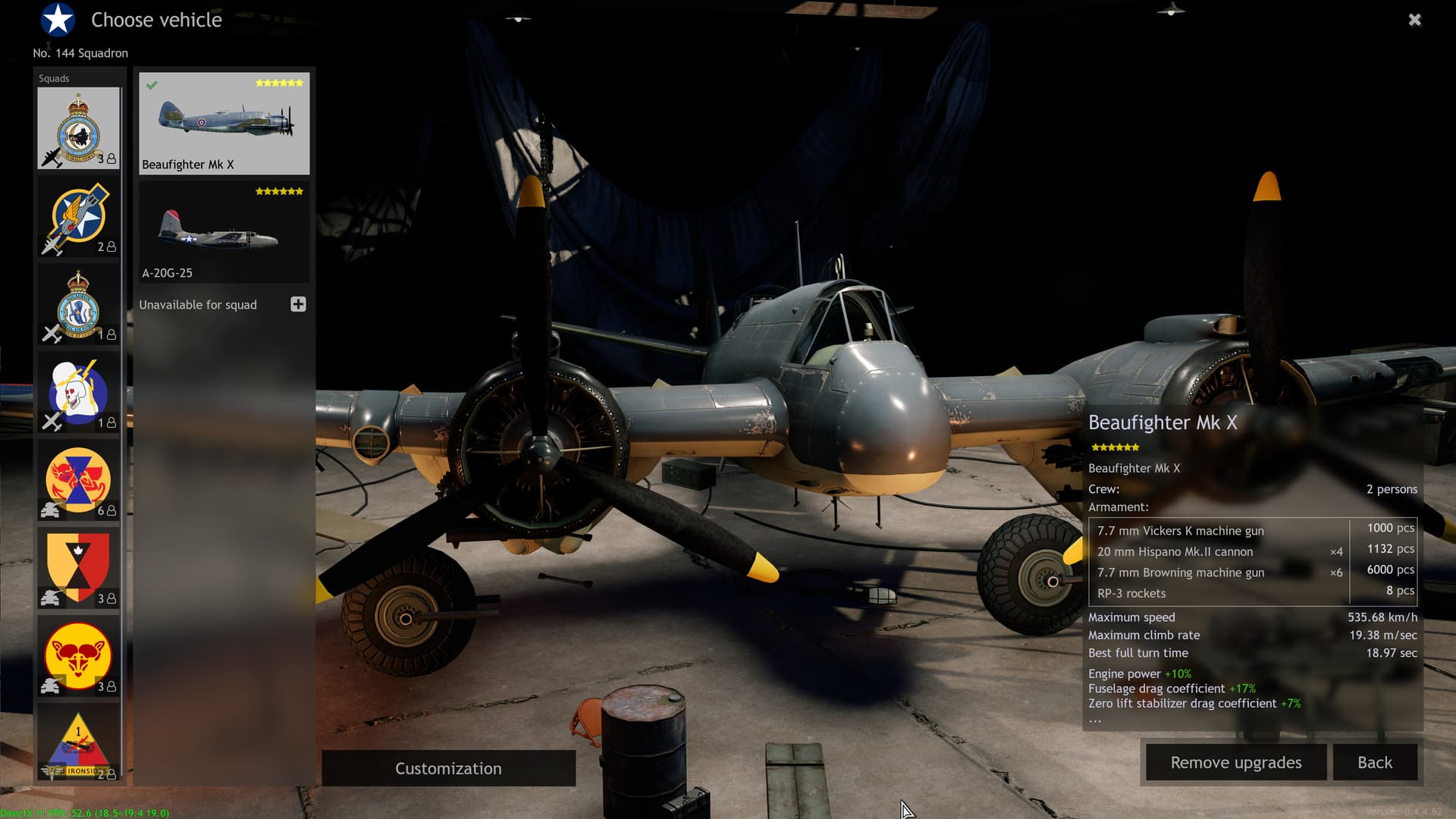The image size is (1456, 819).
Task: Choose the A-20G-25 aircraft card
Action: click(224, 232)
